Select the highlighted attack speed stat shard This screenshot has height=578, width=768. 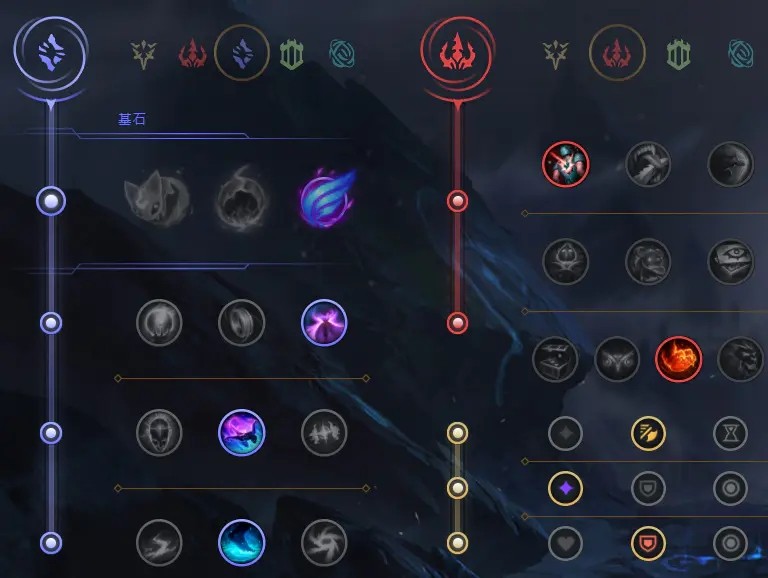pyautogui.click(x=648, y=433)
